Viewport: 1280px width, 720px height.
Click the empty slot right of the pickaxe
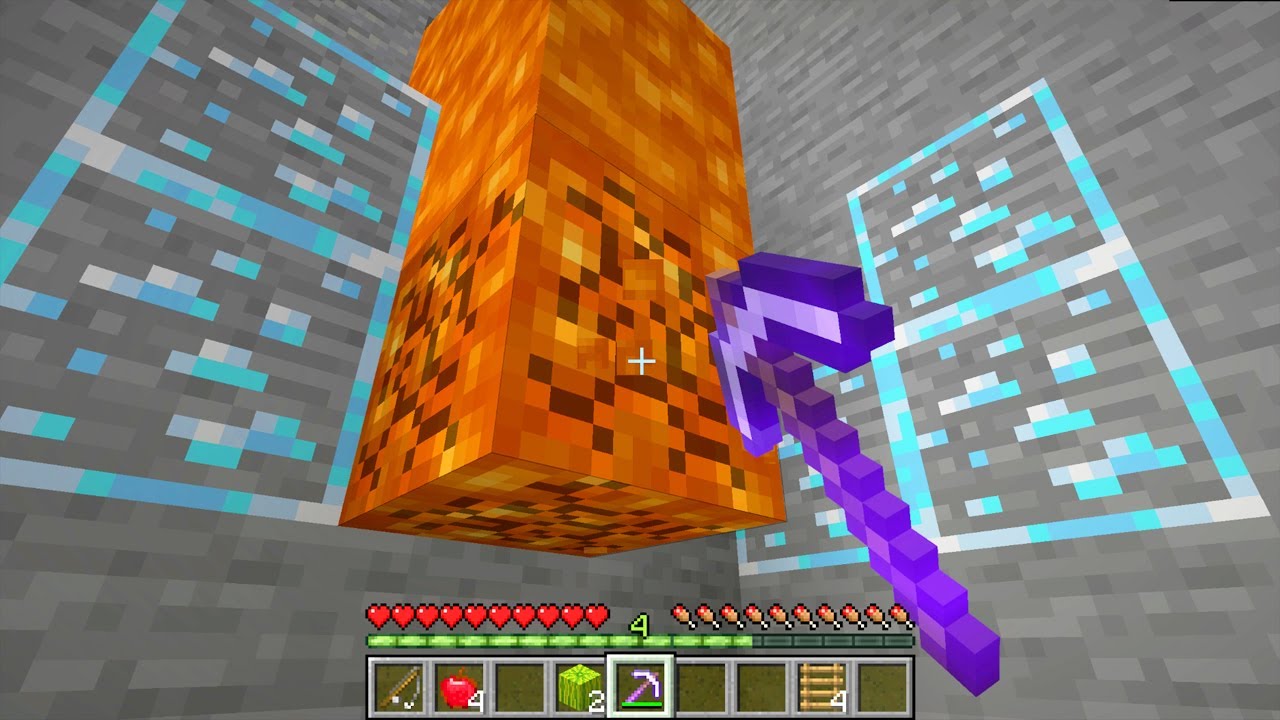(700, 688)
